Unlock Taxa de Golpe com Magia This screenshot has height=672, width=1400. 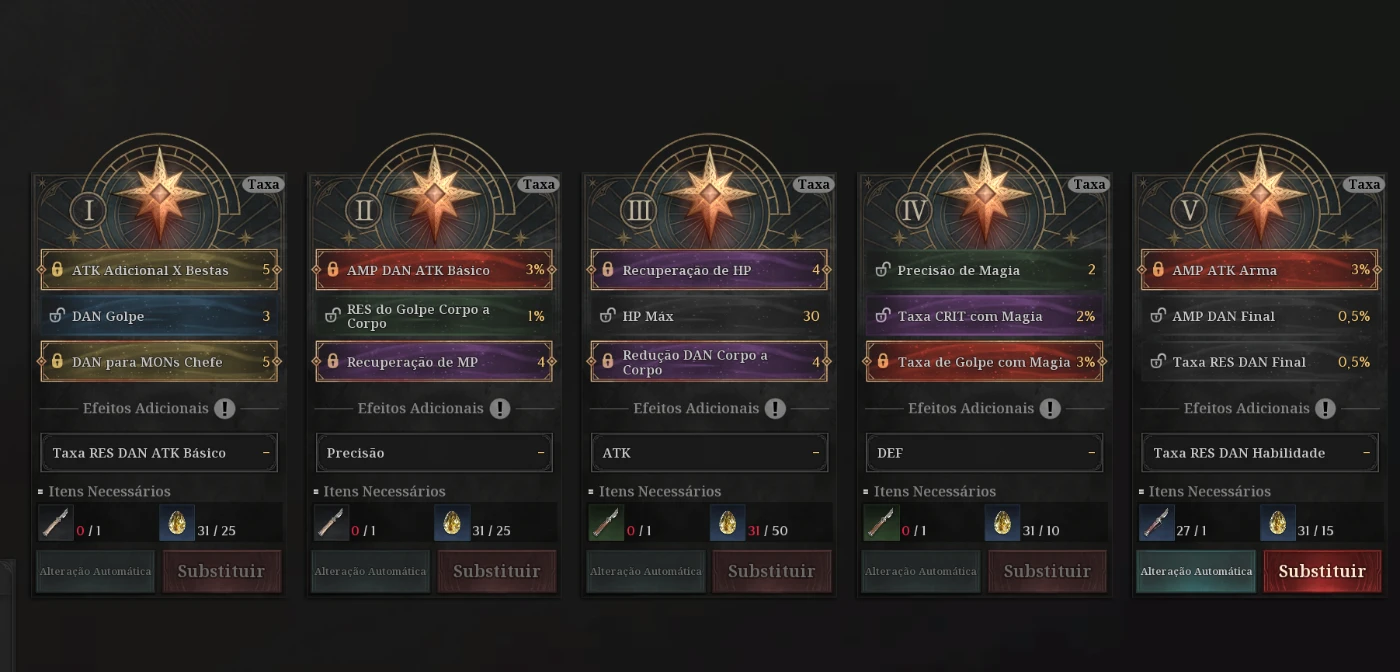883,362
